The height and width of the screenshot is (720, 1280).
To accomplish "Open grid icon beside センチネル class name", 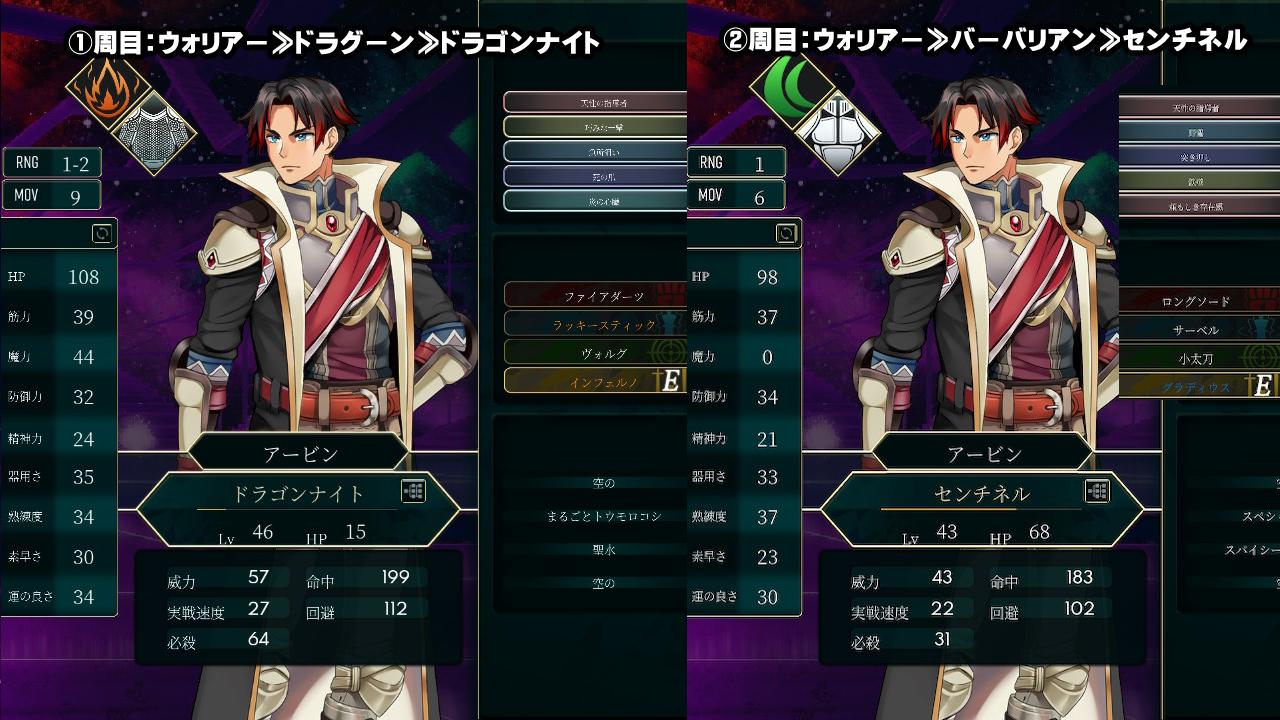I will coord(1097,490).
